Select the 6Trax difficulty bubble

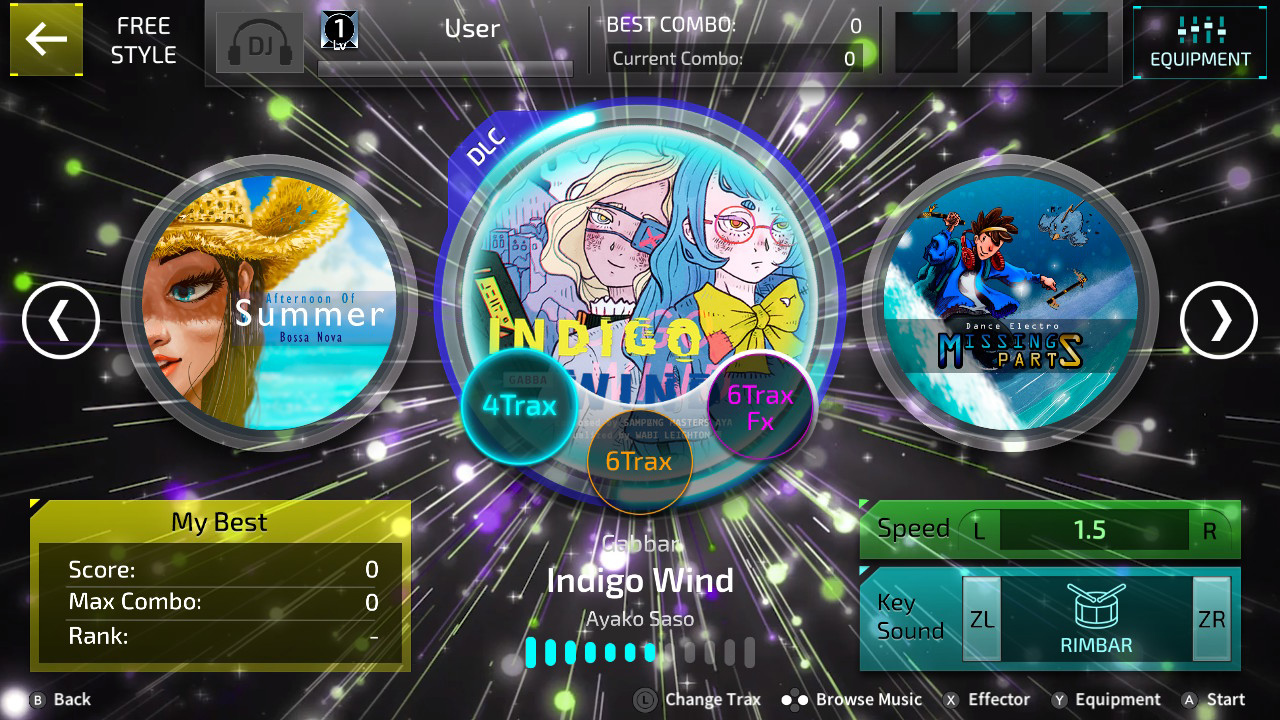[641, 462]
